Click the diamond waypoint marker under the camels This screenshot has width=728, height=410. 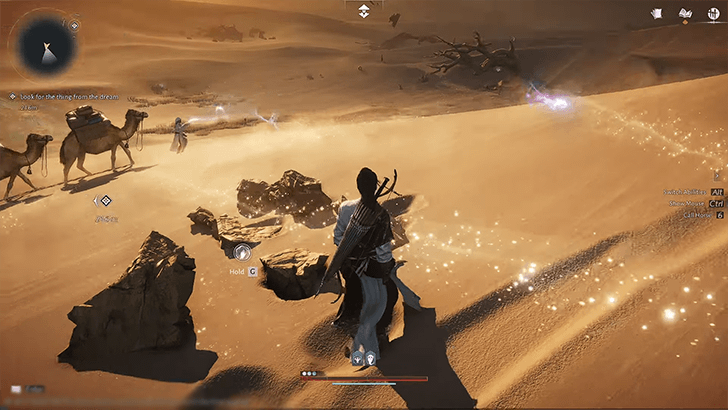[105, 201]
